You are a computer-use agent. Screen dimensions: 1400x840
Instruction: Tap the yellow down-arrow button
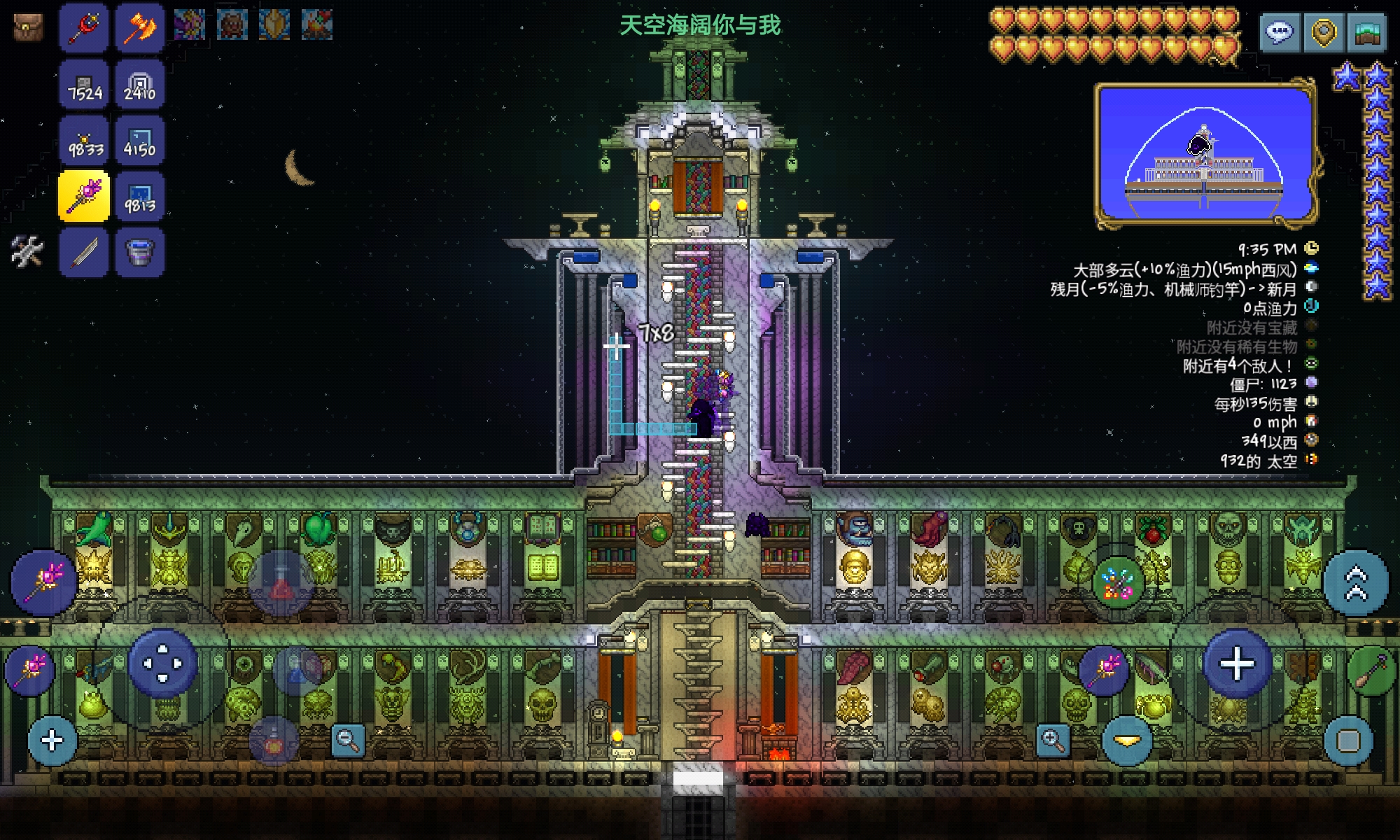(1127, 741)
